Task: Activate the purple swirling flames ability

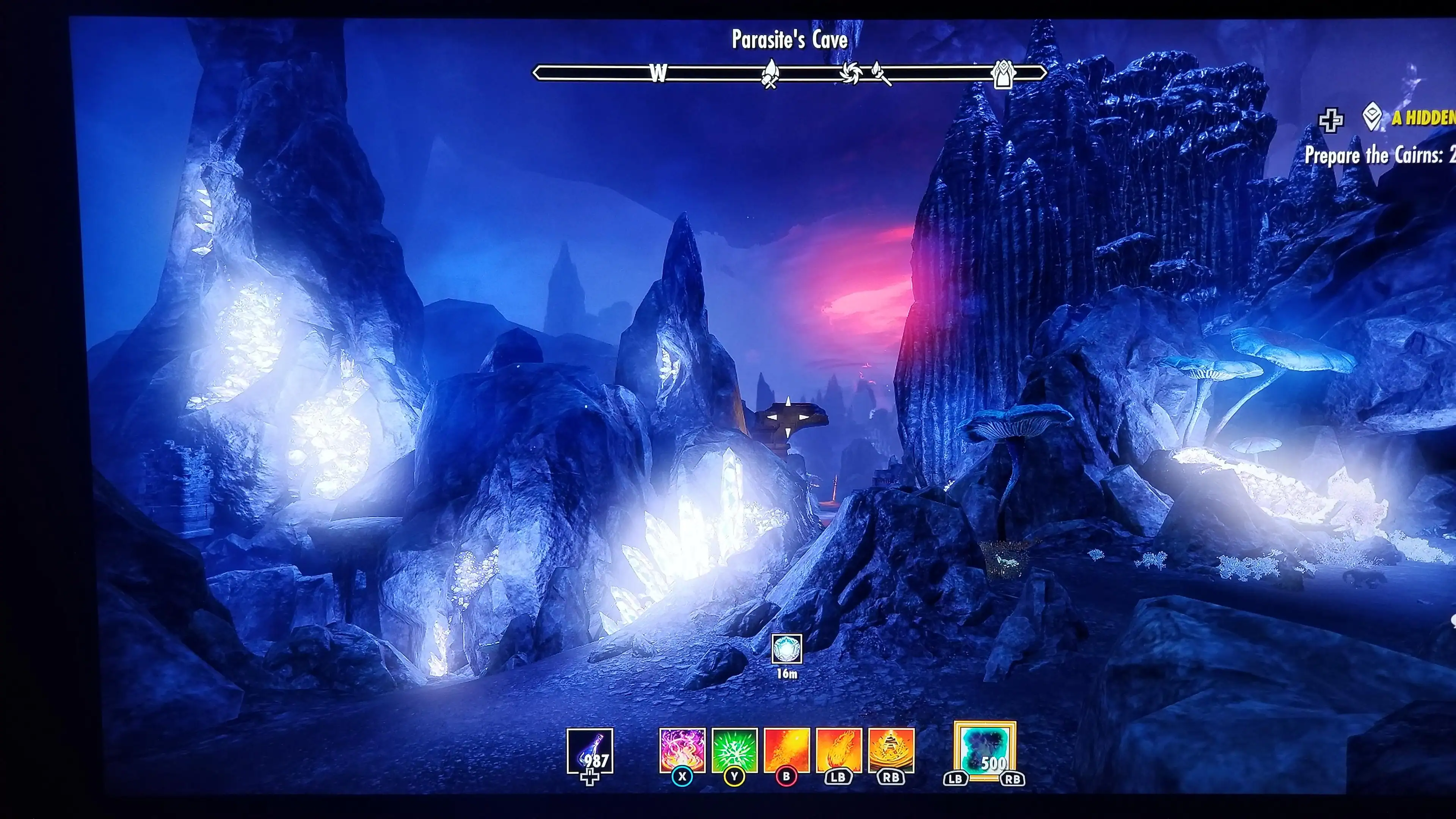Action: 682,750
